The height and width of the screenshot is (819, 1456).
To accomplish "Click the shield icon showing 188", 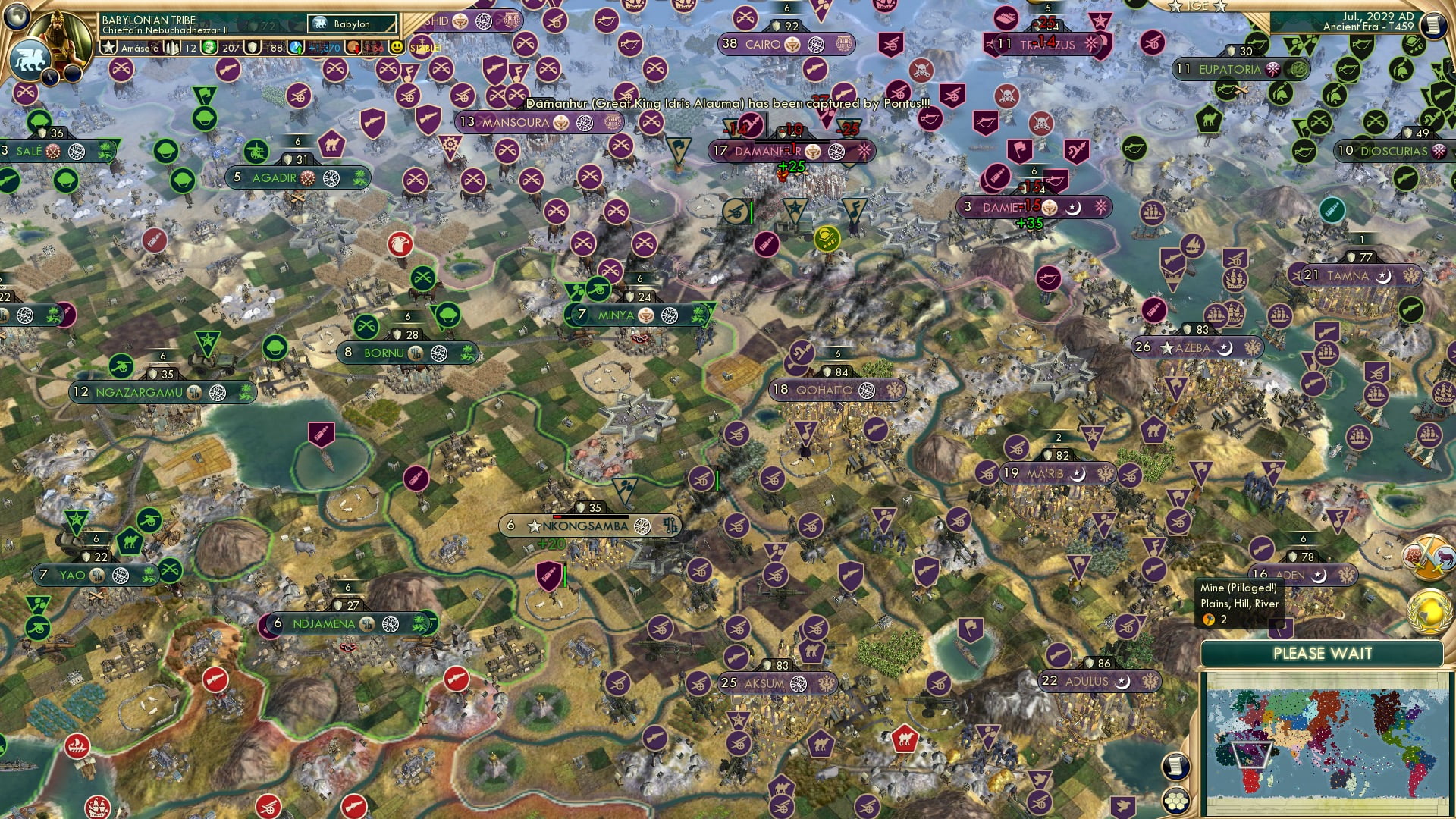I will coord(251,47).
